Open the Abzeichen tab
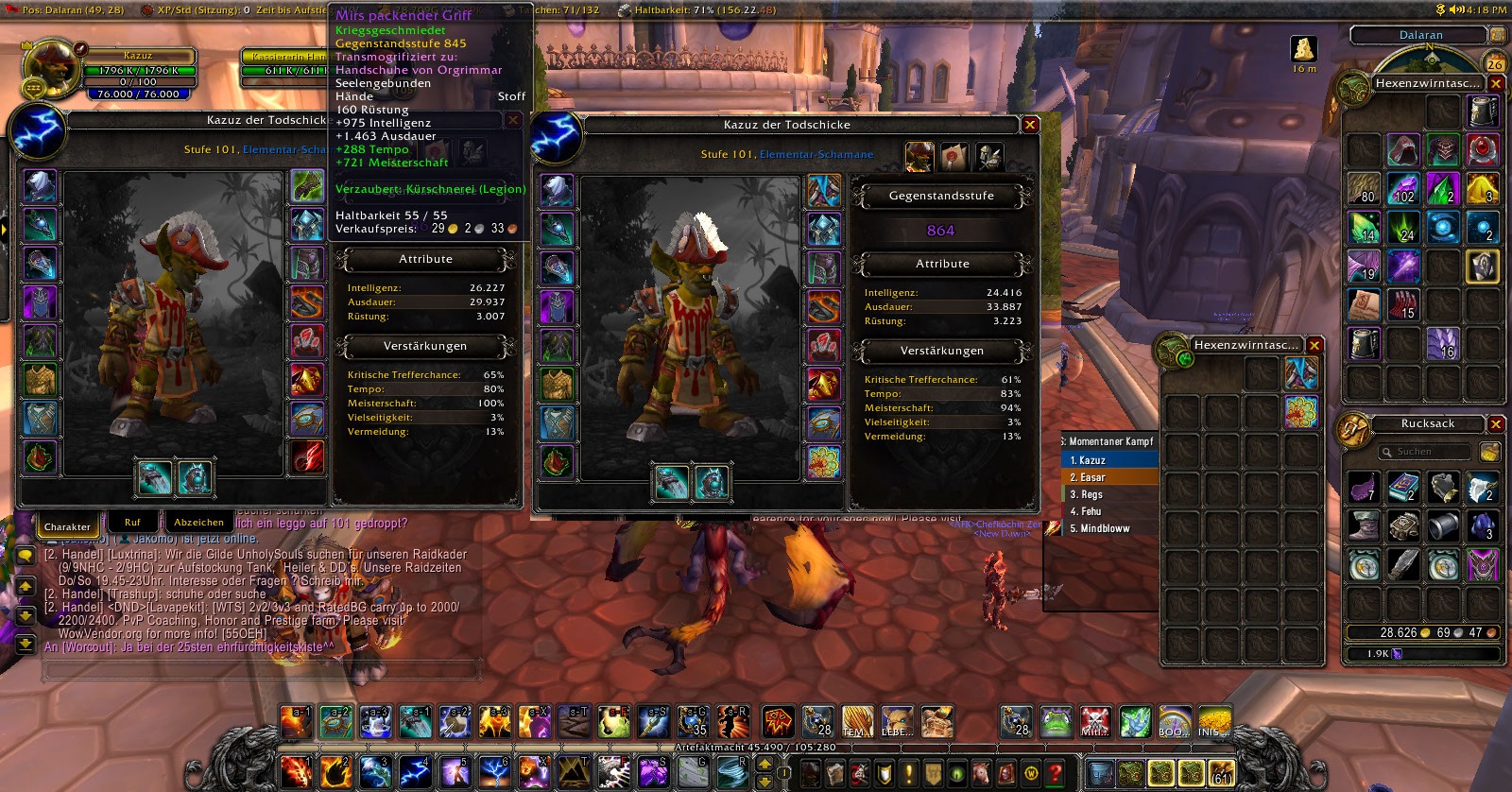This screenshot has width=1512, height=792. 198,523
